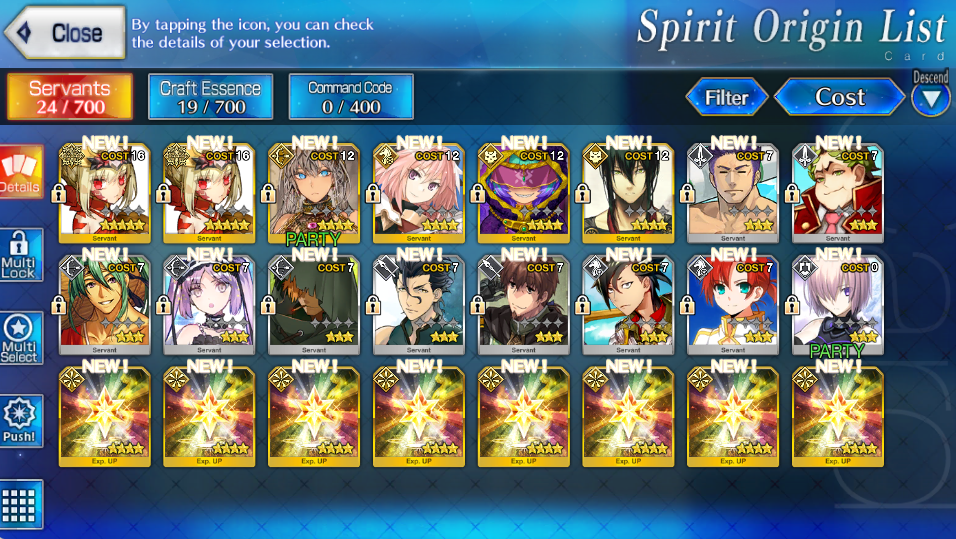Tap the Push! button

[x=21, y=421]
